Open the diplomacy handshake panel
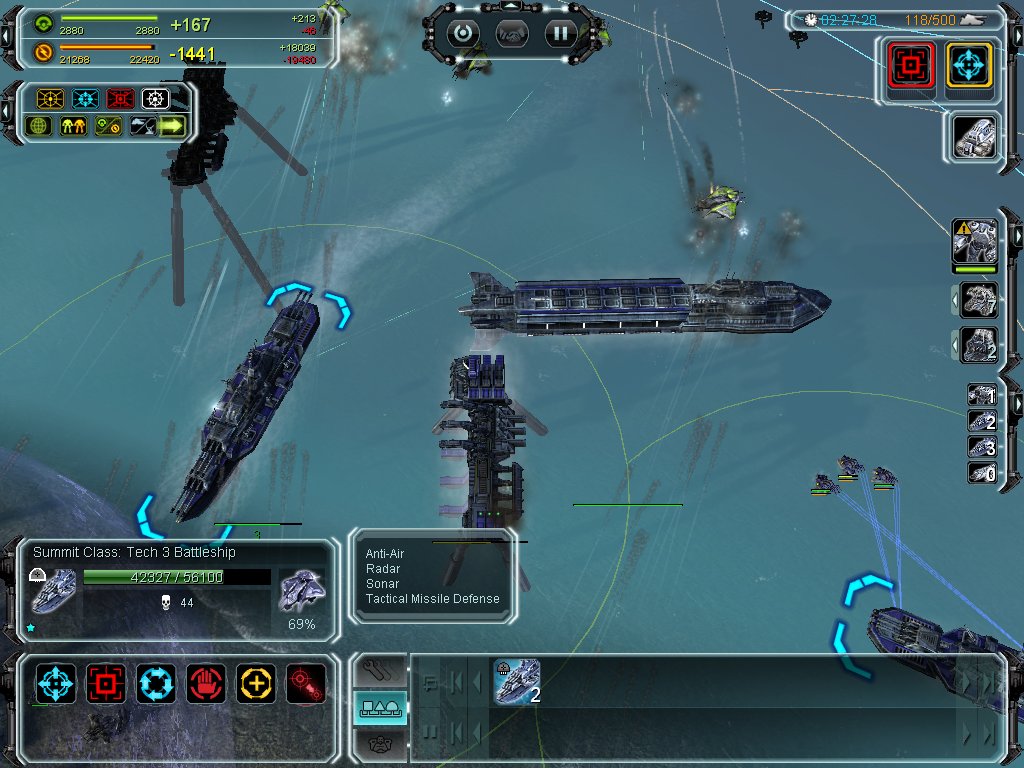 (512, 33)
